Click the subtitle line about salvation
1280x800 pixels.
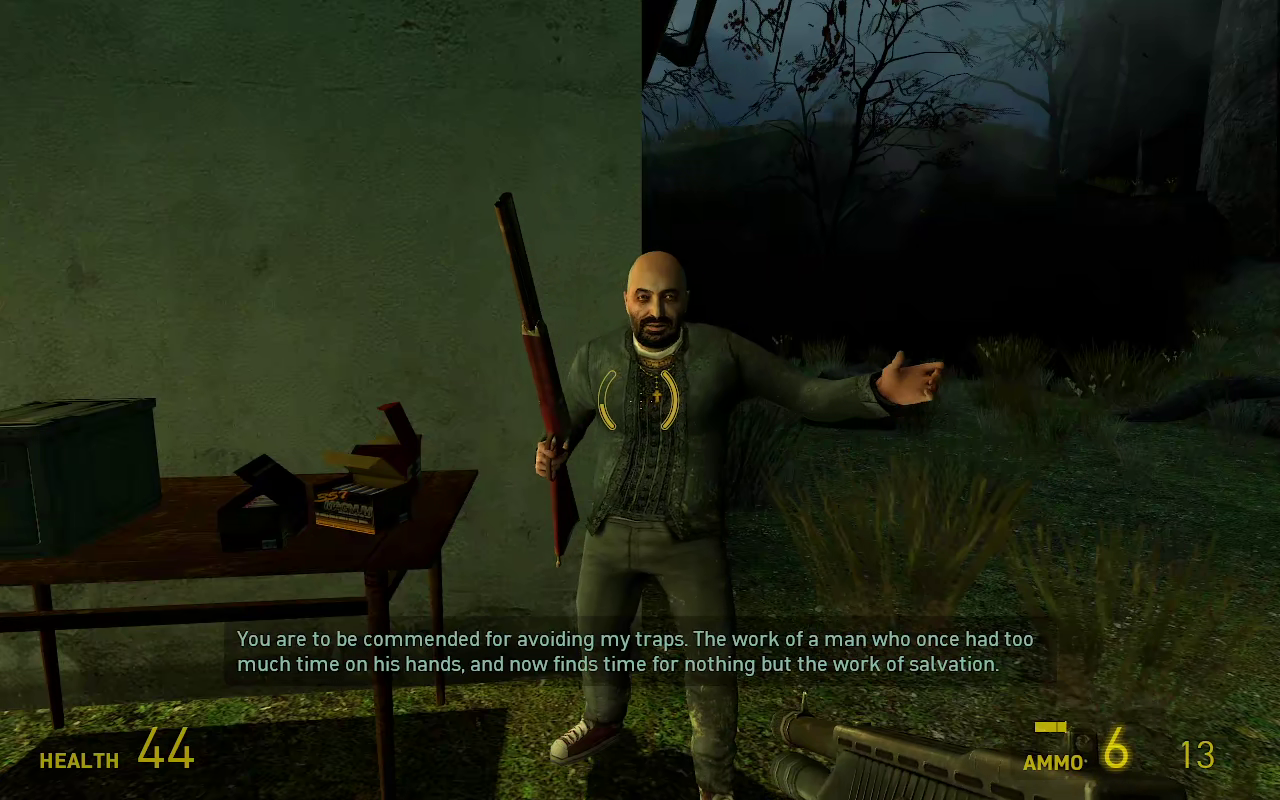point(632,663)
